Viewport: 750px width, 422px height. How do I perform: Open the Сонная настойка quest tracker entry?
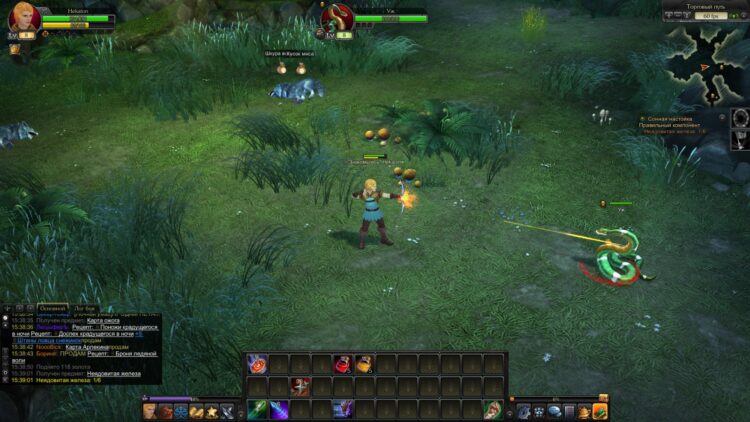(x=670, y=118)
